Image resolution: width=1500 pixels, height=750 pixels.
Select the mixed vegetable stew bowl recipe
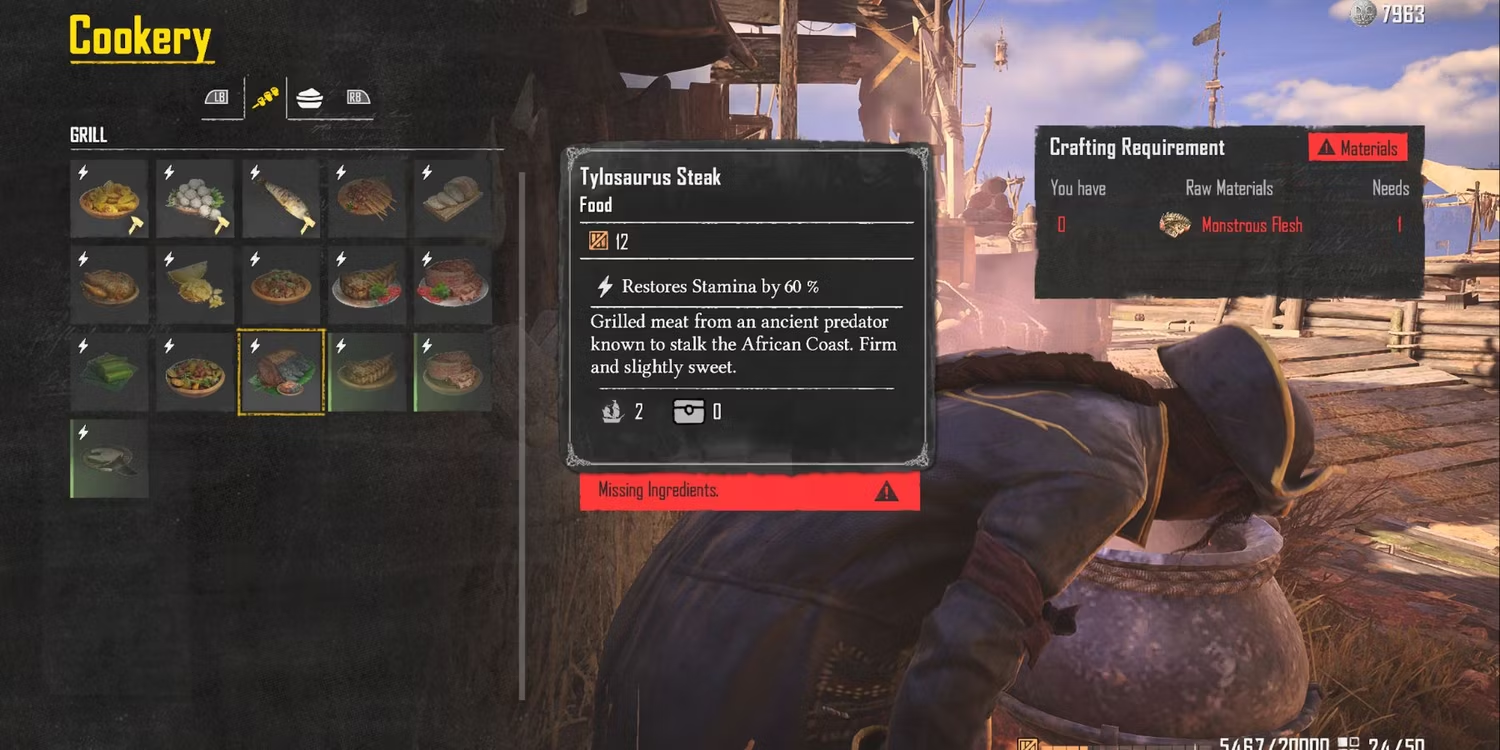195,371
